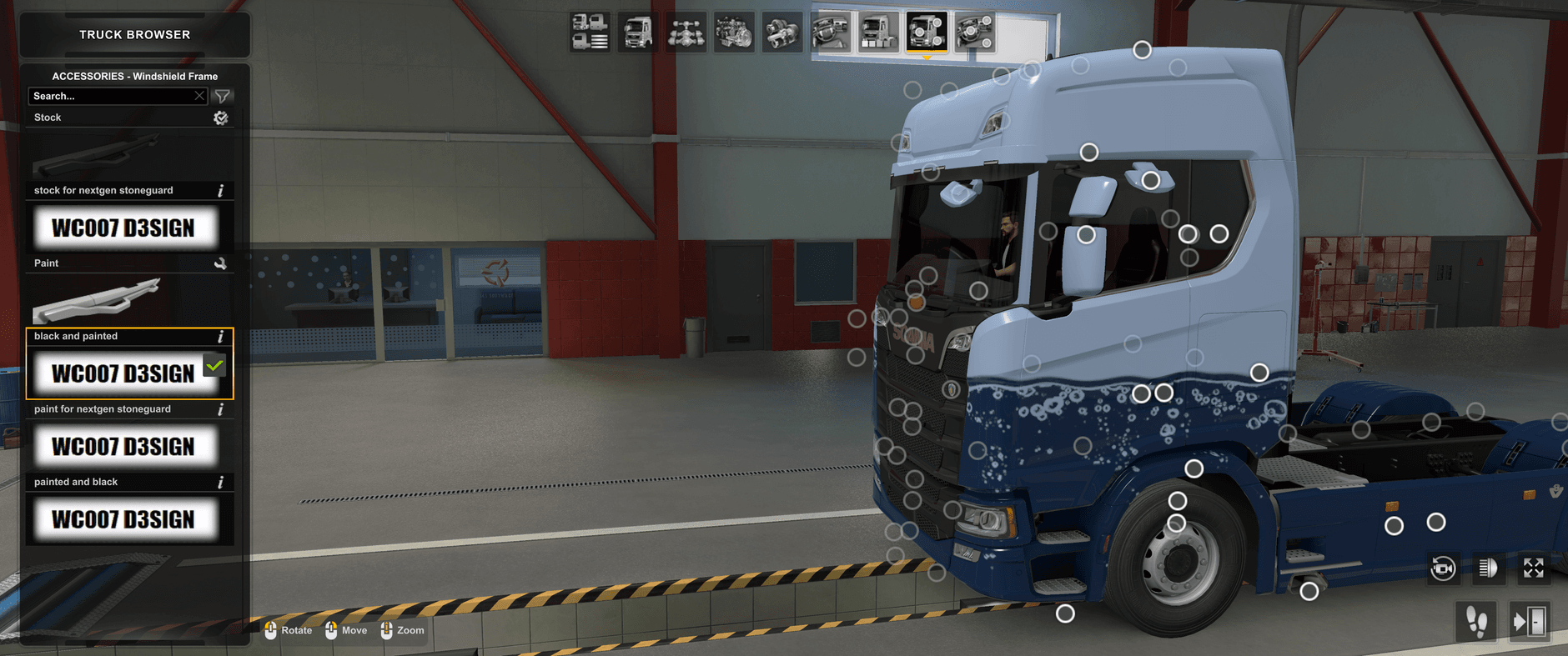Open the Paint section wrench expander
Image resolution: width=1568 pixels, height=656 pixels.
click(x=221, y=263)
